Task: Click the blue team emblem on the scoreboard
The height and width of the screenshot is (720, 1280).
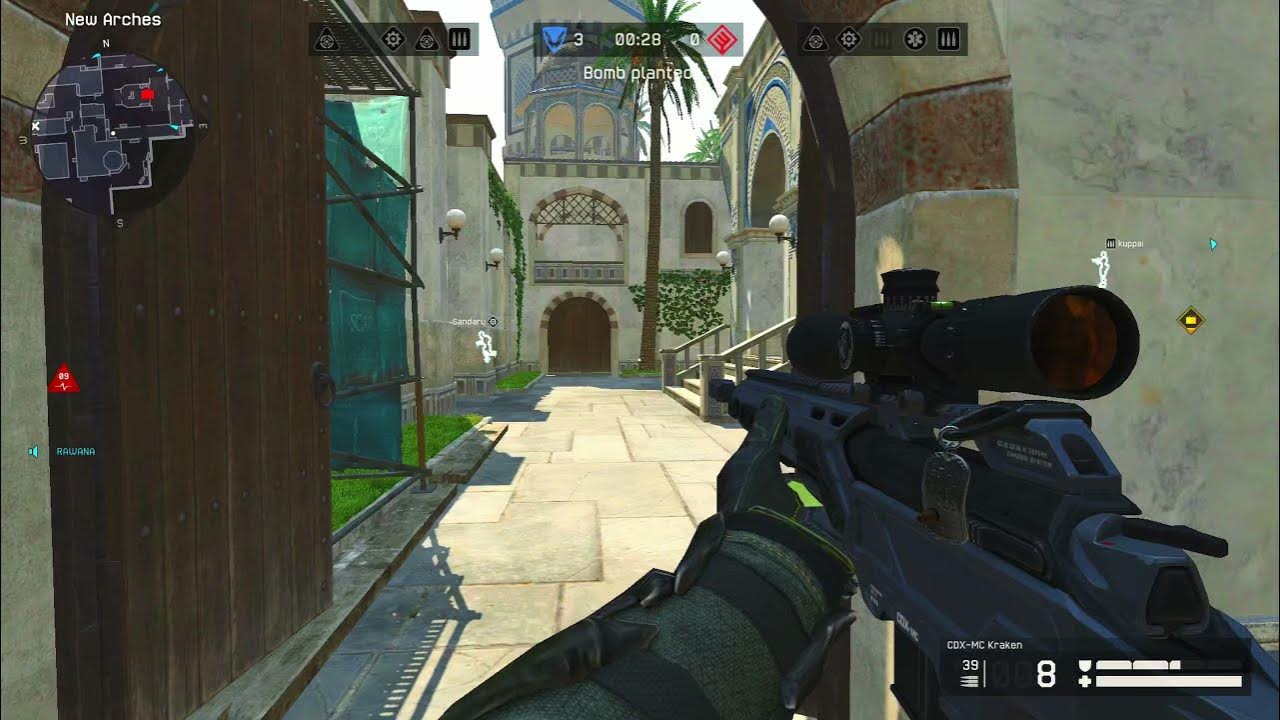Action: [554, 40]
